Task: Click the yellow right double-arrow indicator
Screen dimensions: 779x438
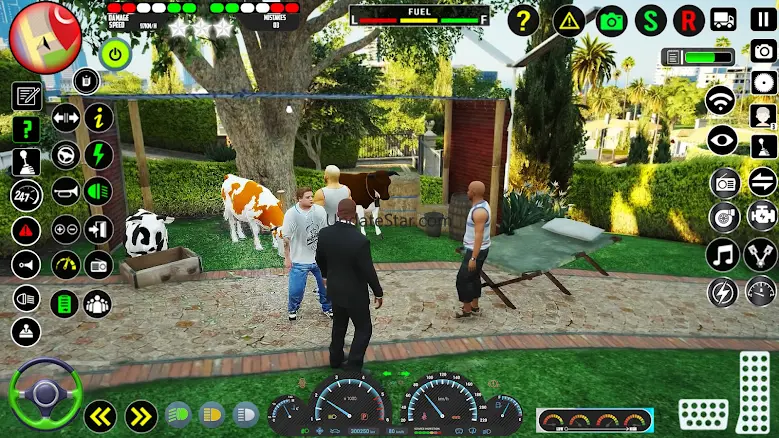Action: tap(141, 415)
